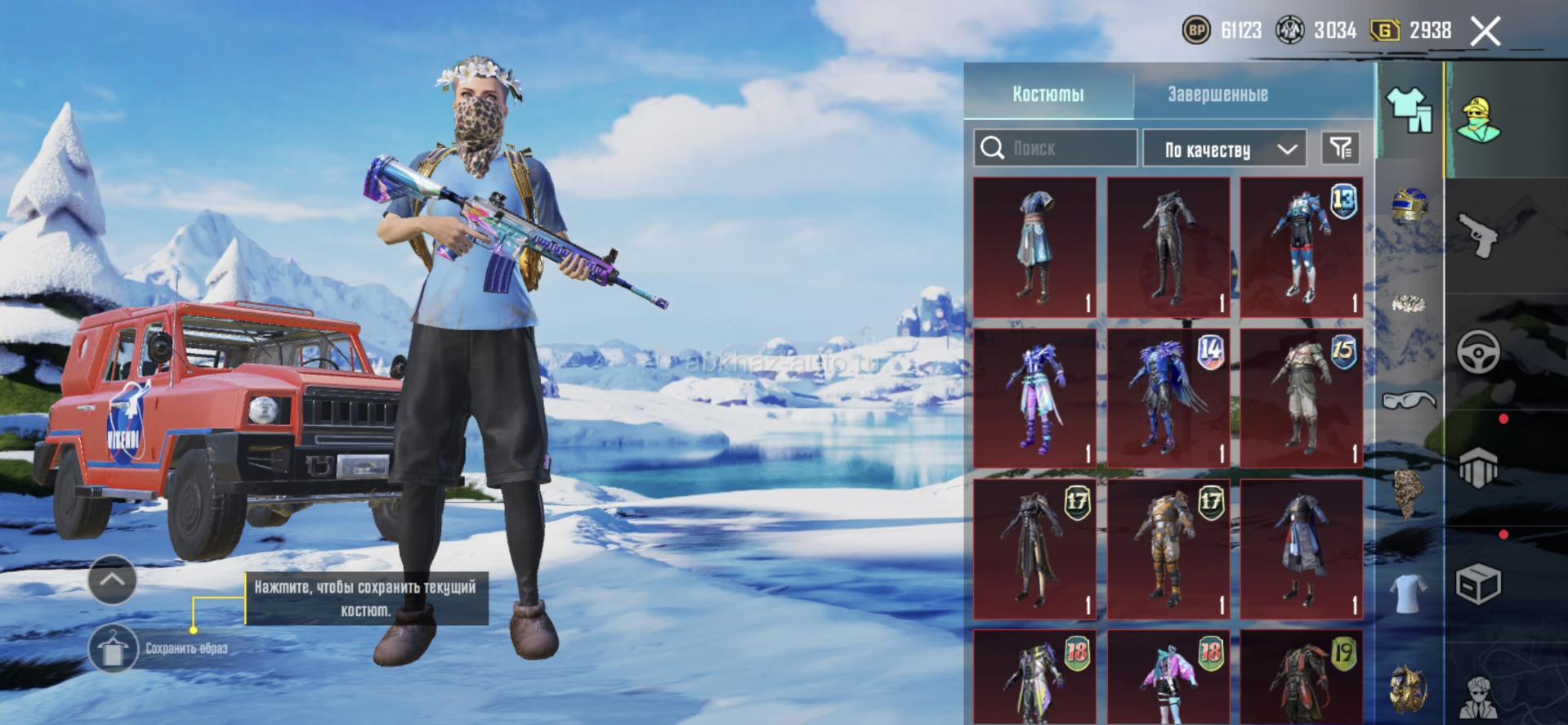Select the leopard face mask slot

coord(1409,493)
